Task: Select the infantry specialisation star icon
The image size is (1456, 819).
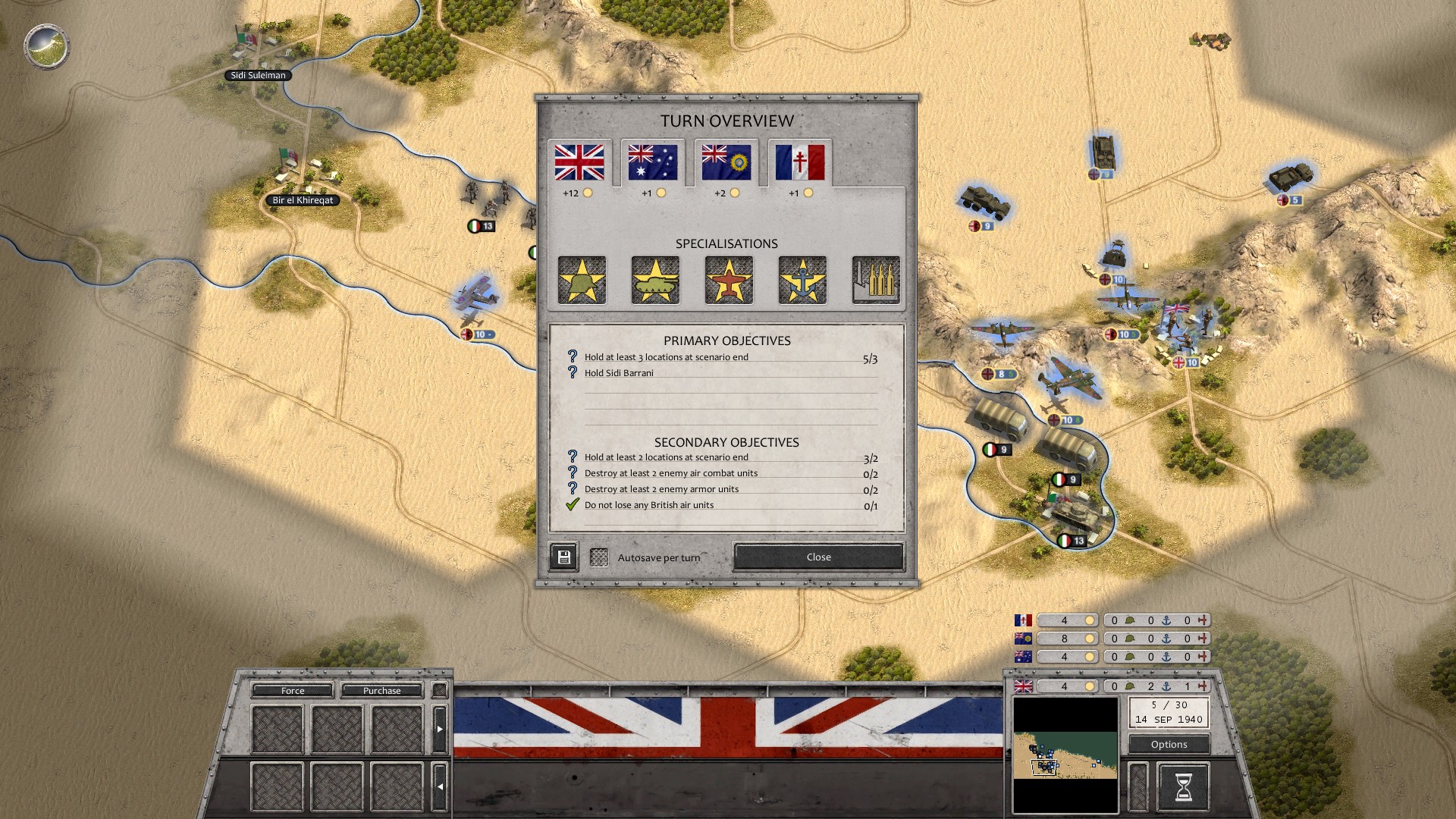Action: click(x=582, y=280)
